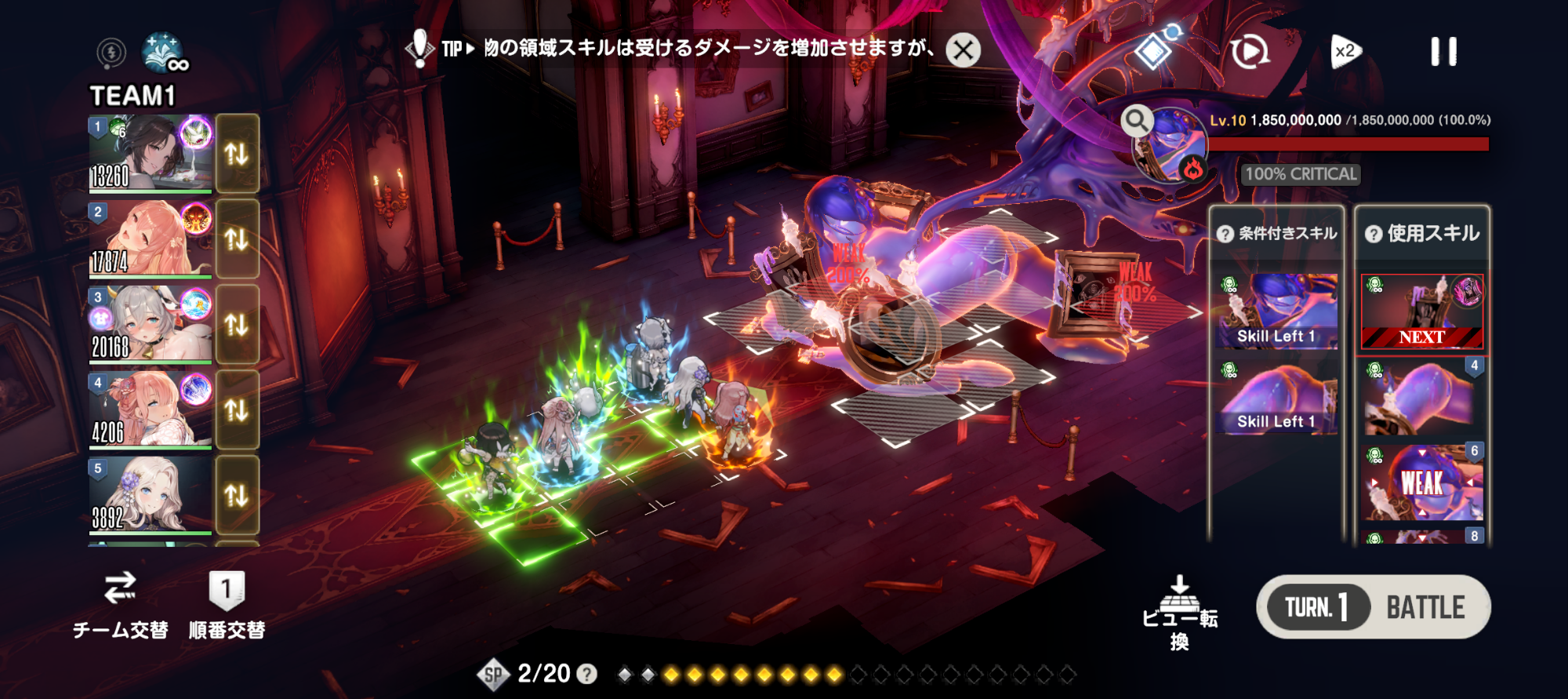Open the チーム交替 team swap

click(x=120, y=606)
